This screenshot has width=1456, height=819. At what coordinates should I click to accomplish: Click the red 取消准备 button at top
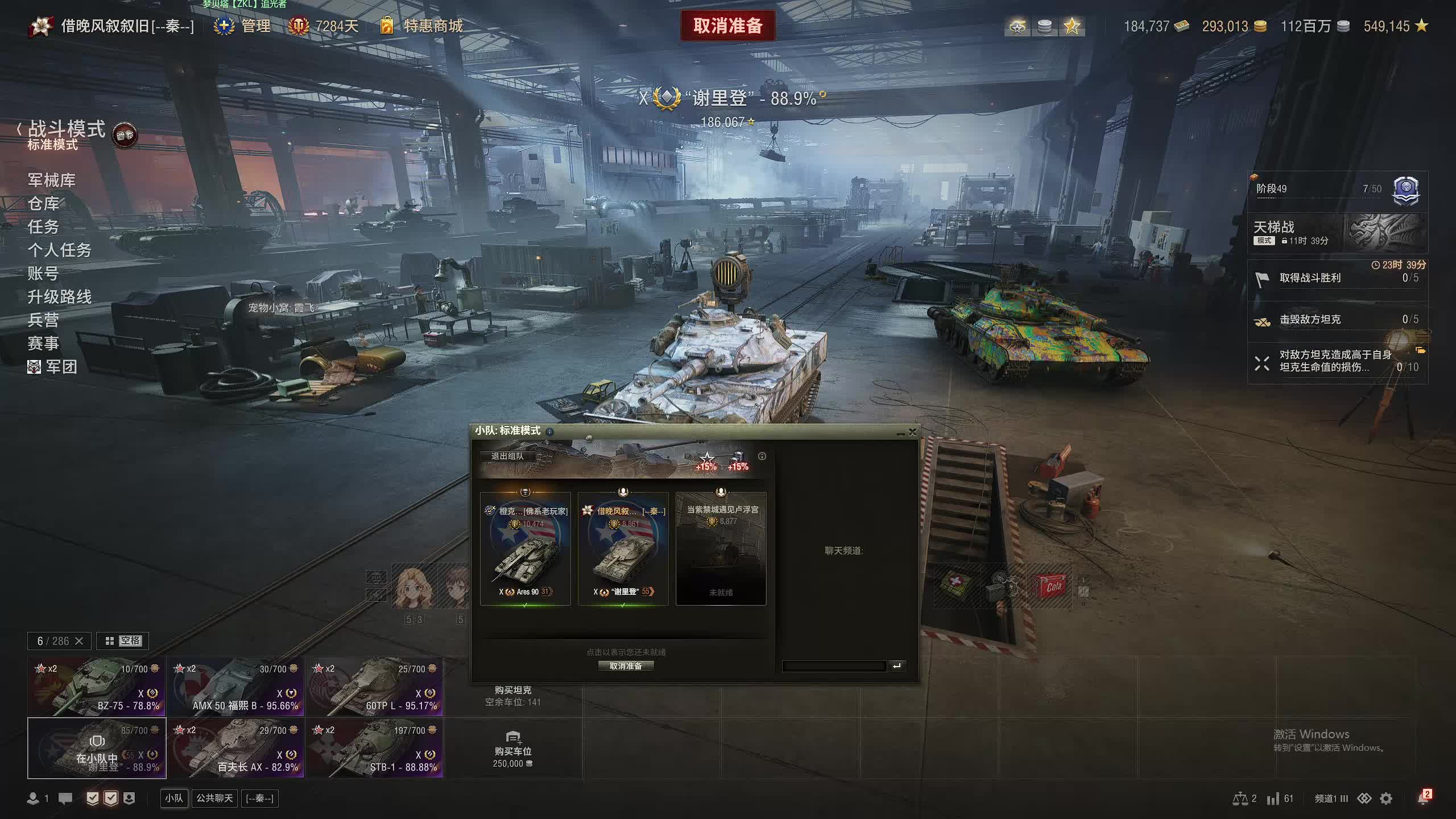tap(727, 26)
